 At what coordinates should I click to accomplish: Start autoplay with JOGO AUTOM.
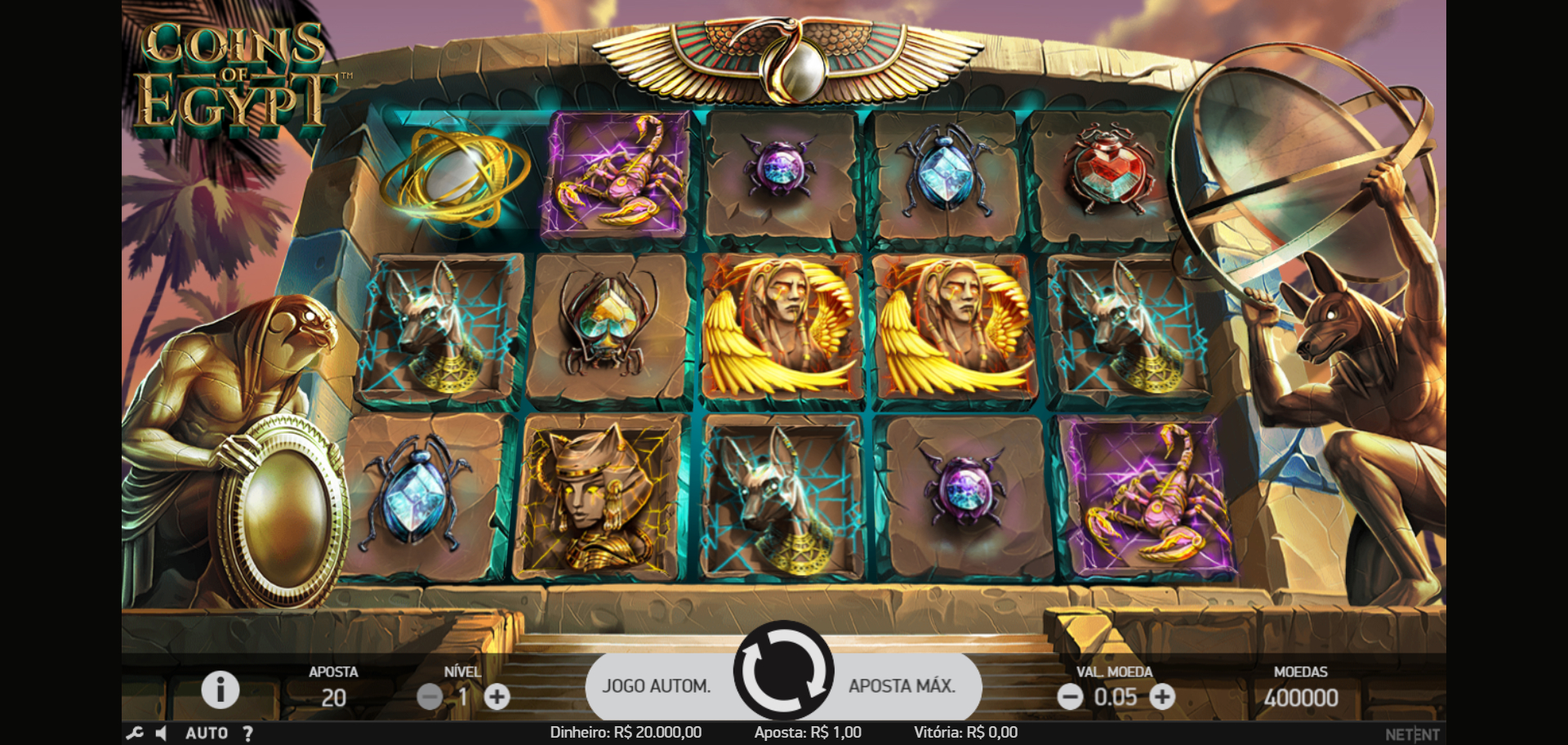657,686
